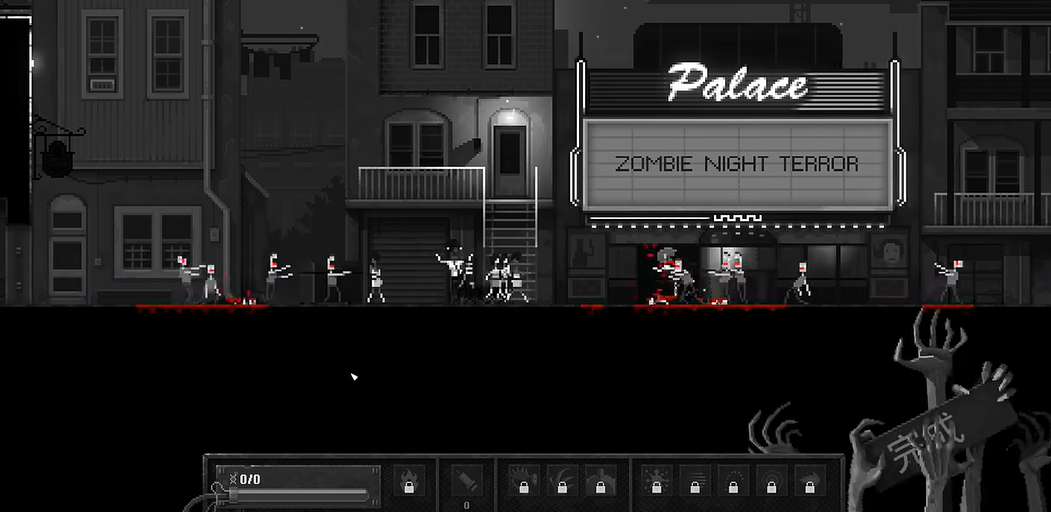Pick the locked horizontal speed lines ability
The width and height of the screenshot is (1051, 512).
click(694, 480)
